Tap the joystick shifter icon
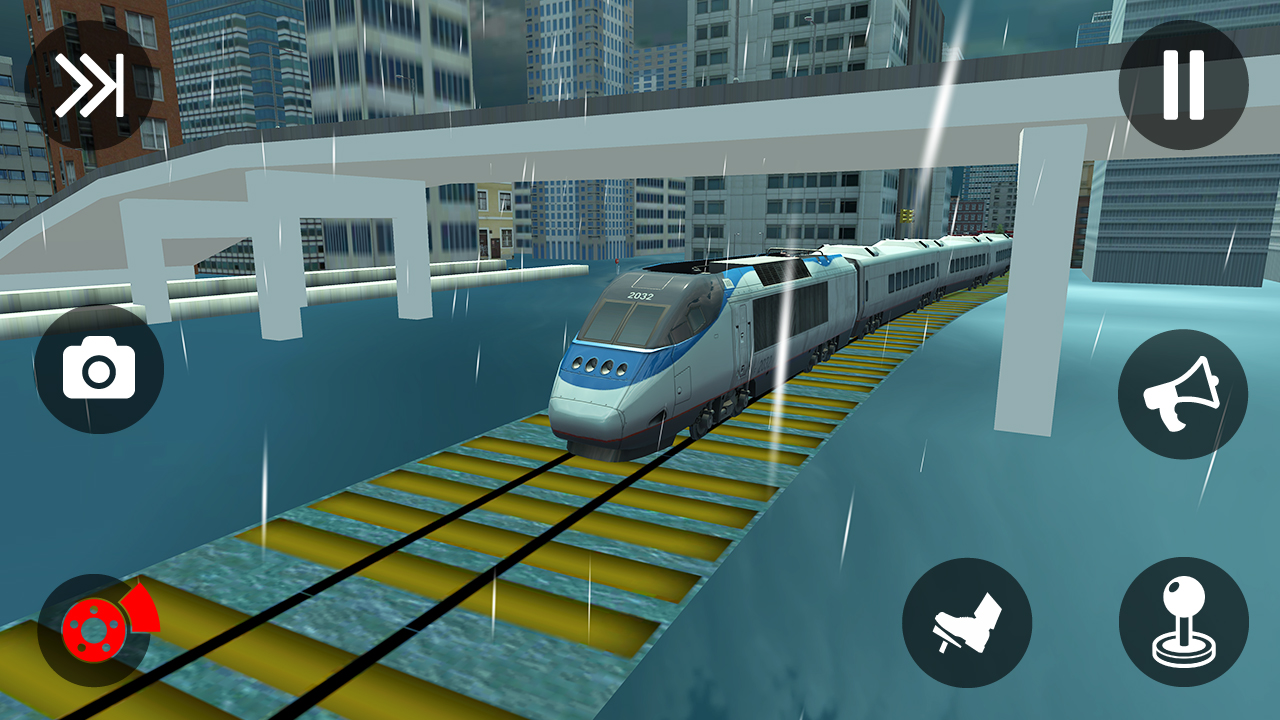The height and width of the screenshot is (720, 1280). pos(1183,622)
